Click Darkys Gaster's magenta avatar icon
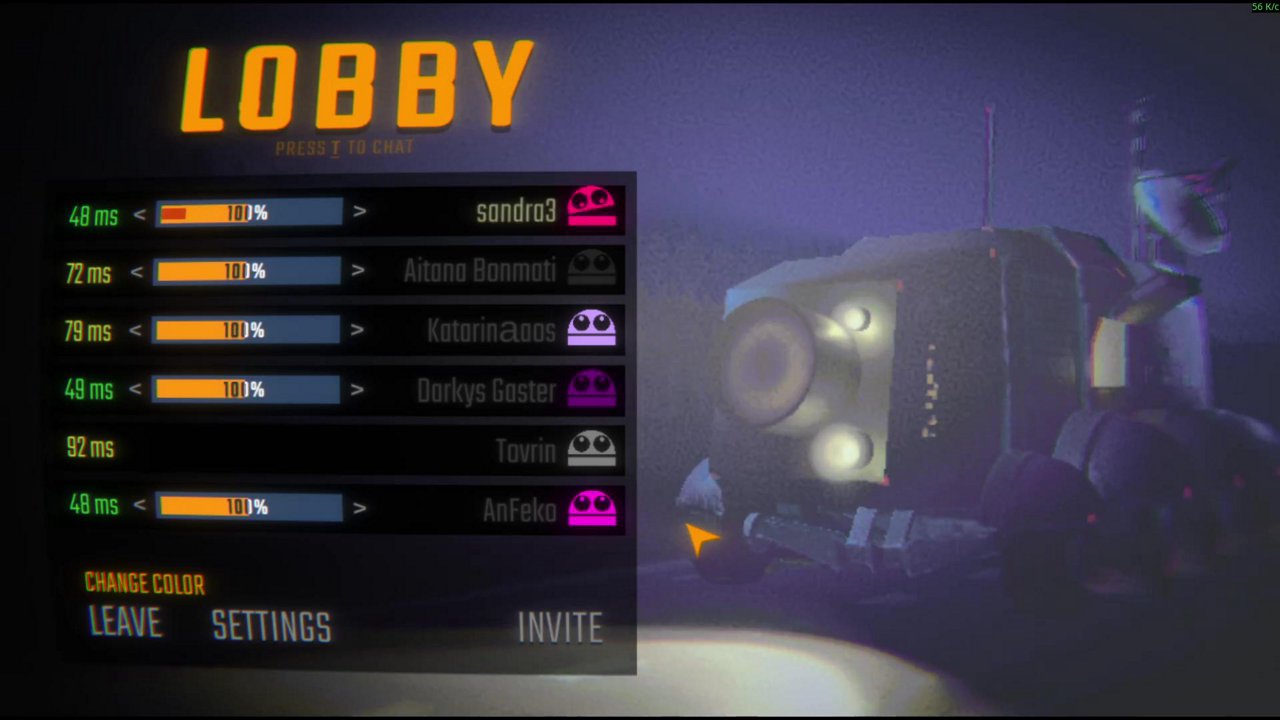 pos(591,386)
